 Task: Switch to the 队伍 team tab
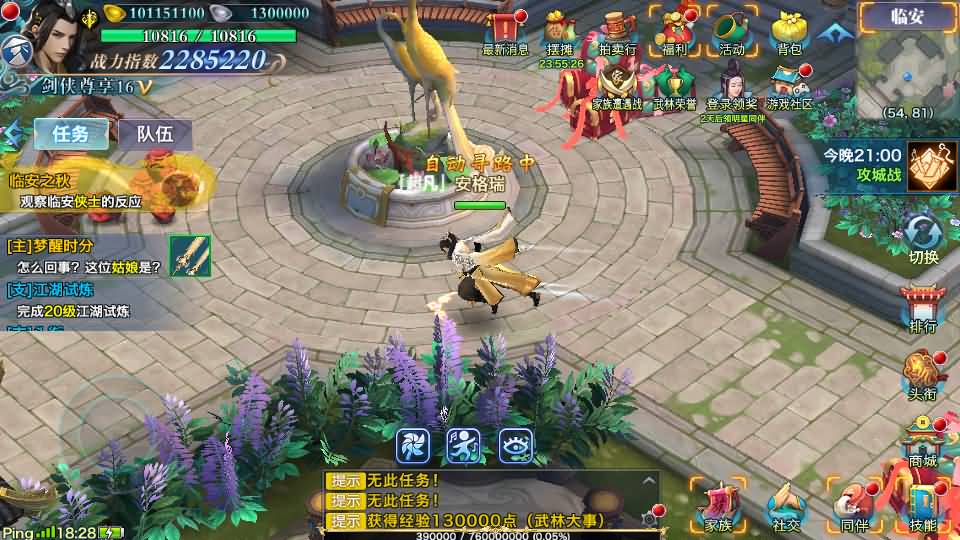155,134
